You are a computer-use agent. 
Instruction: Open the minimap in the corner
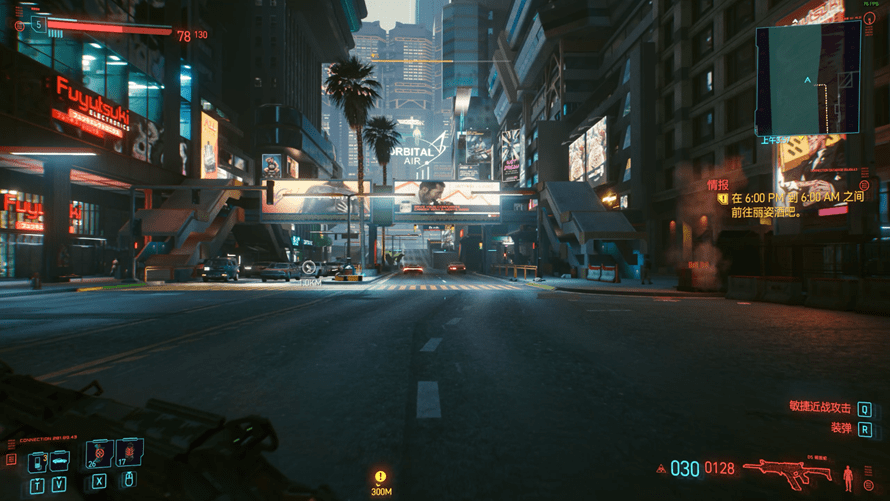pyautogui.click(x=808, y=76)
